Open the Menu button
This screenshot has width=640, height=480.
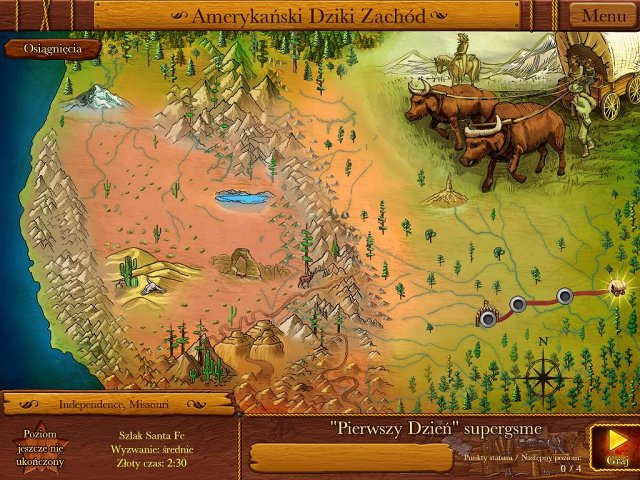(604, 16)
